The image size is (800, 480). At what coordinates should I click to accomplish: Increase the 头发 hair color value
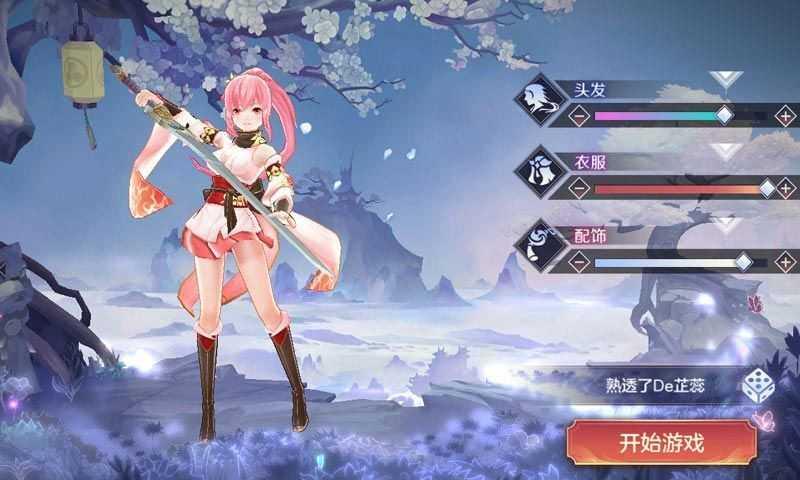(x=785, y=116)
